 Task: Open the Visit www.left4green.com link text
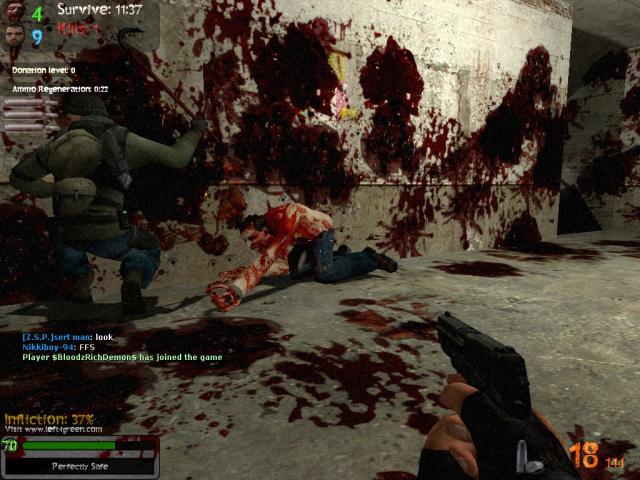coord(53,429)
